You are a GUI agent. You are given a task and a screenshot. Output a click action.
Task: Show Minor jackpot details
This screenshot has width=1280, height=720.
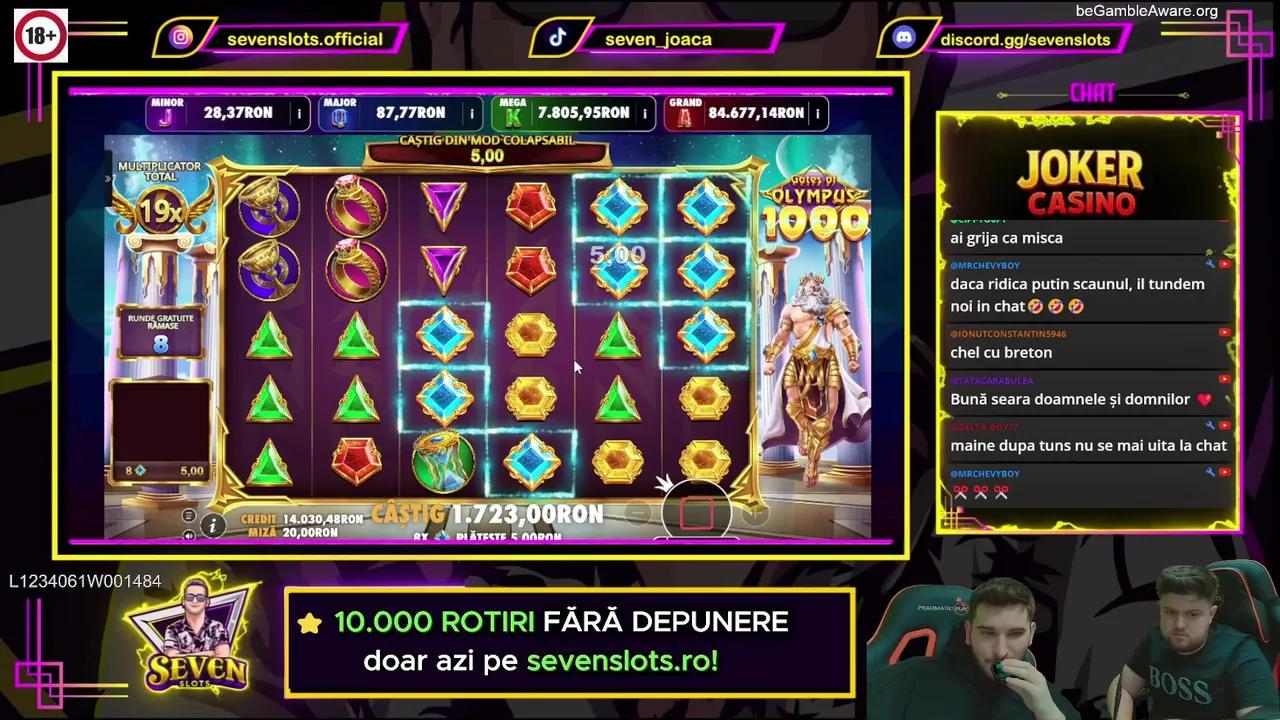(x=298, y=113)
